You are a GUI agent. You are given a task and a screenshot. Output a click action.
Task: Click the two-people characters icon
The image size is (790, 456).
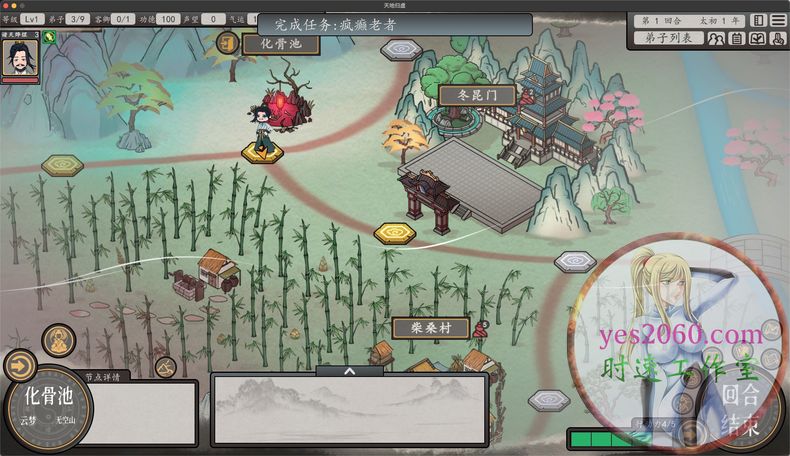coord(716,39)
